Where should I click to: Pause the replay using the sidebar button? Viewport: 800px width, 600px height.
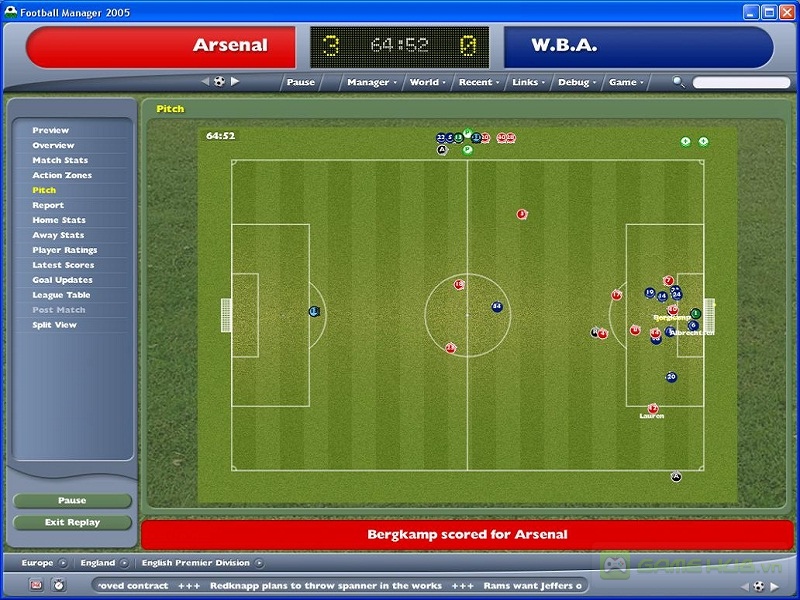pyautogui.click(x=73, y=501)
